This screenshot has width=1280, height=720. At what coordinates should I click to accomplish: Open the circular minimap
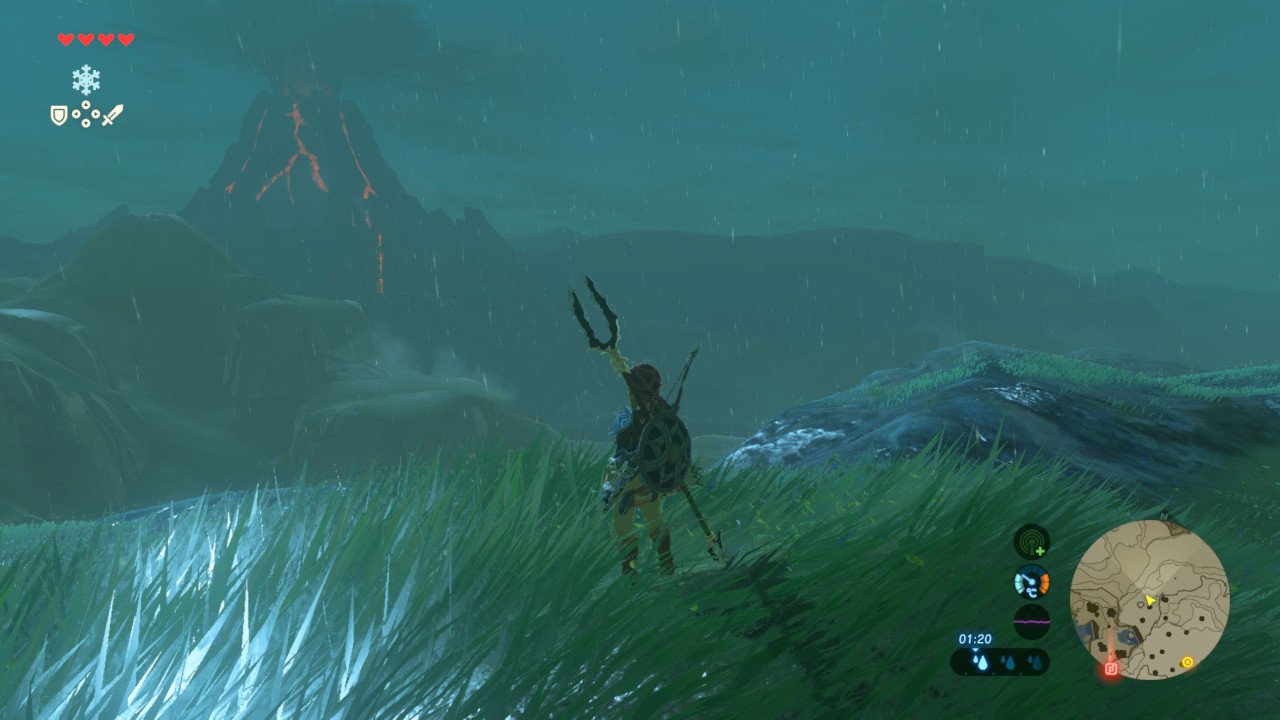click(1149, 599)
